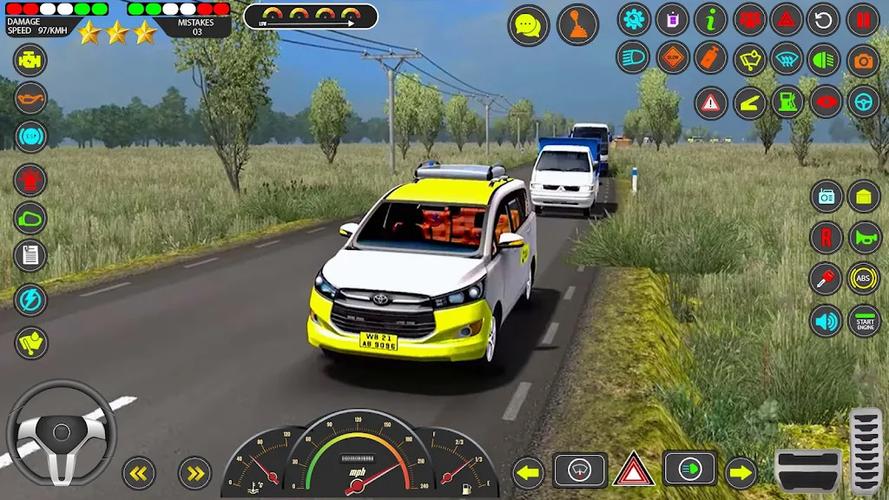Open settings with the cyan gear icon
The image size is (889, 500).
click(x=633, y=19)
